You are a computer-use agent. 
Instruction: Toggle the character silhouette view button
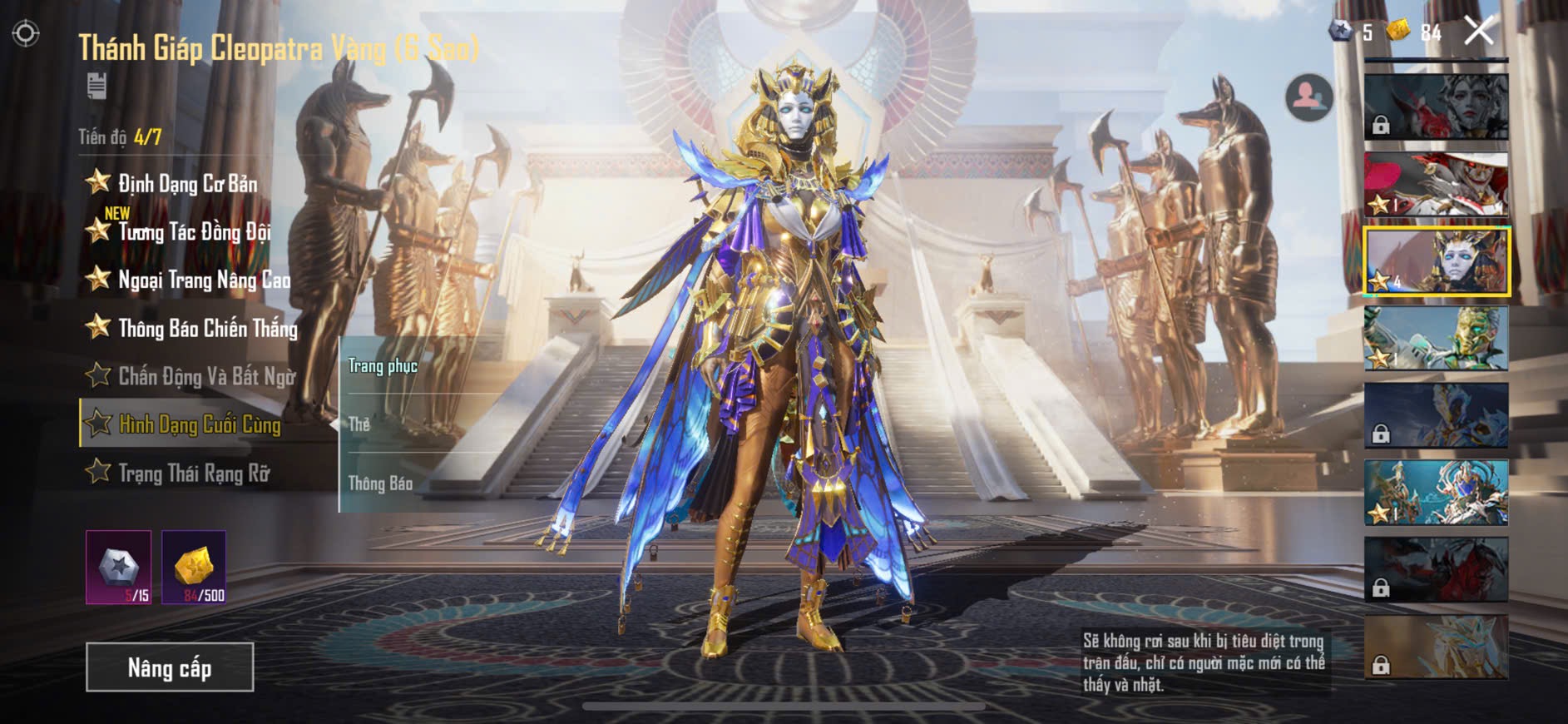(x=1308, y=98)
